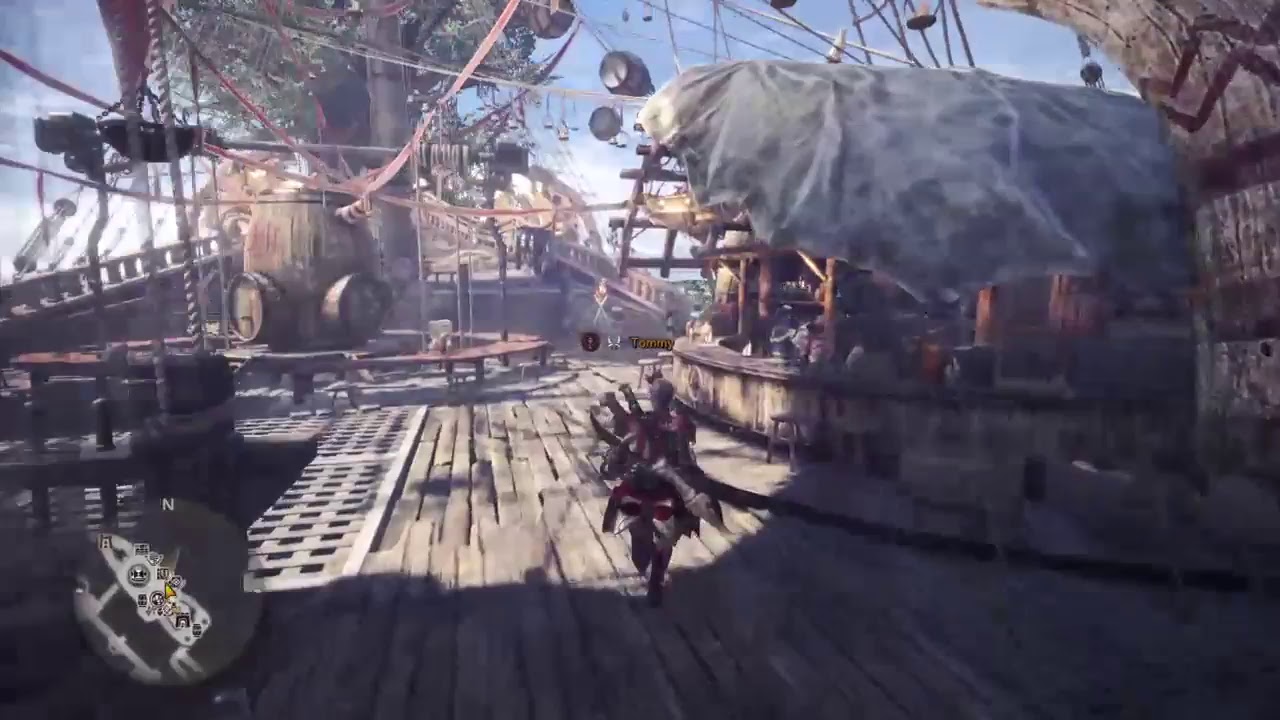The width and height of the screenshot is (1280, 720).
Task: Open the circular minimap
Action: pyautogui.click(x=167, y=592)
